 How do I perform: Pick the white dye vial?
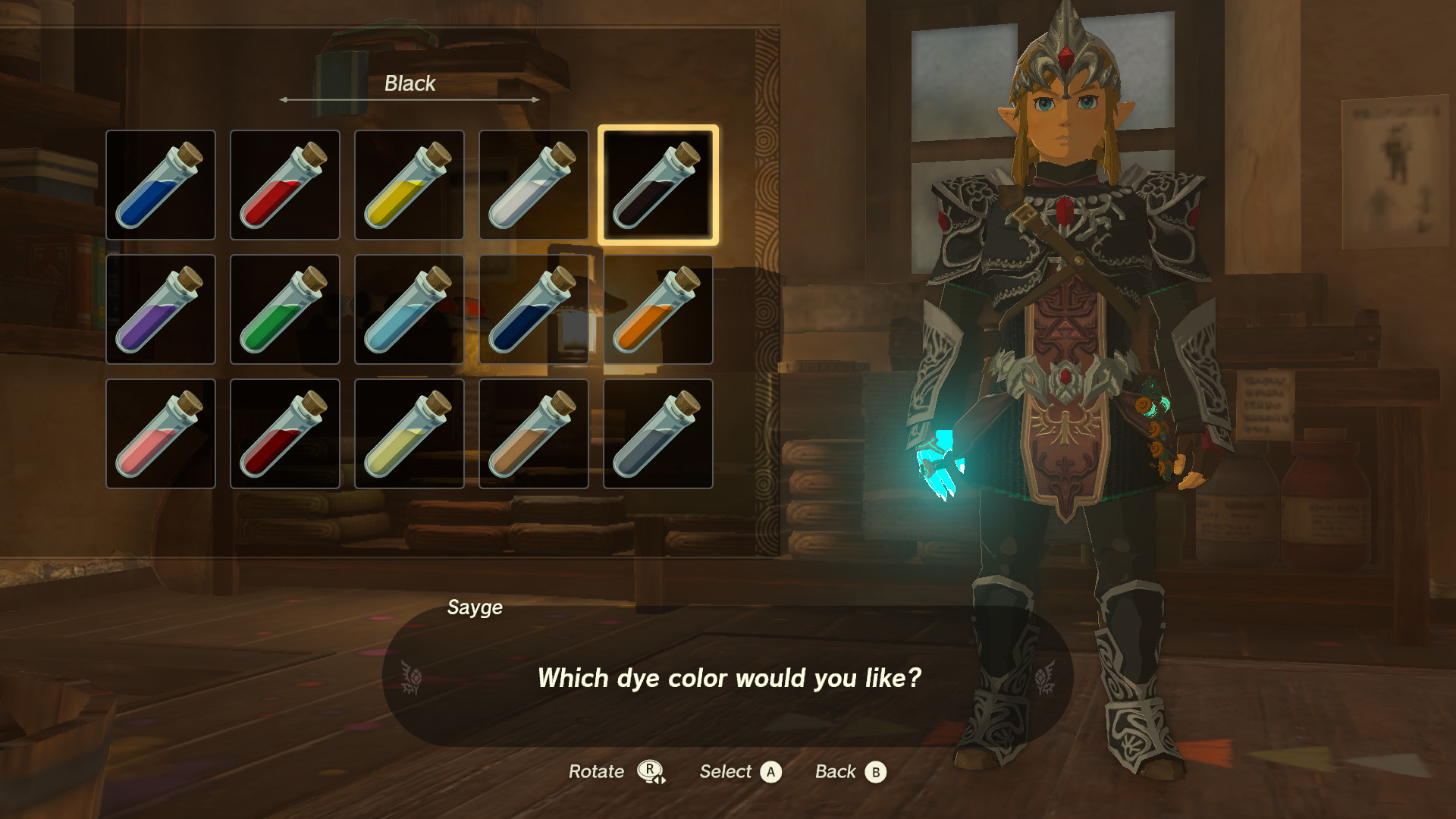coord(534,184)
